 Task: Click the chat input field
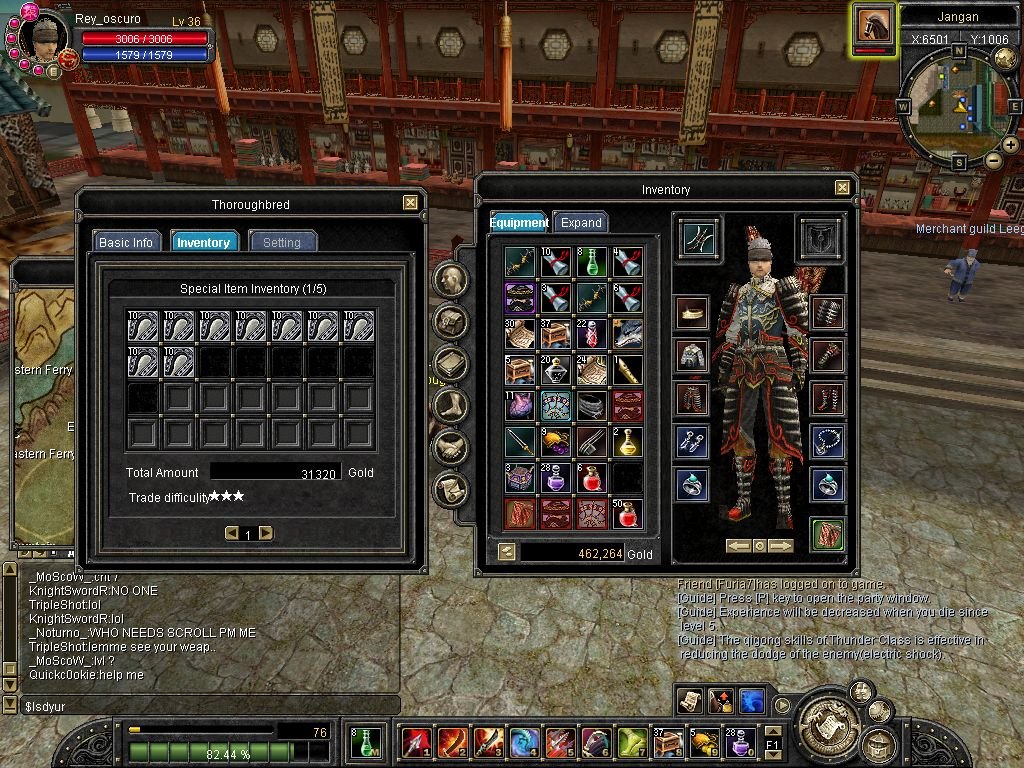[x=200, y=706]
